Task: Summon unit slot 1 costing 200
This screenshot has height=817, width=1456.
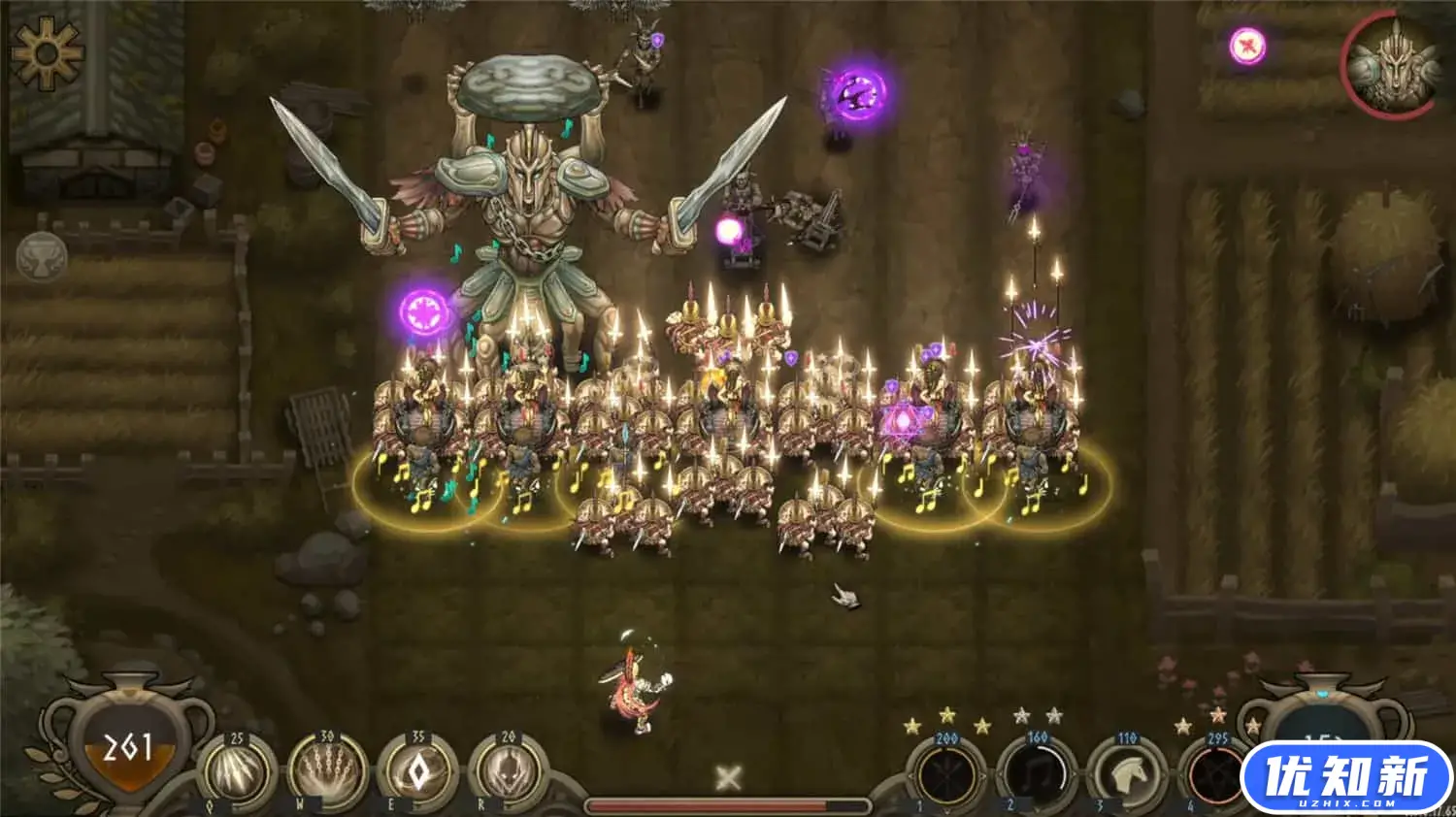Action: [x=946, y=775]
